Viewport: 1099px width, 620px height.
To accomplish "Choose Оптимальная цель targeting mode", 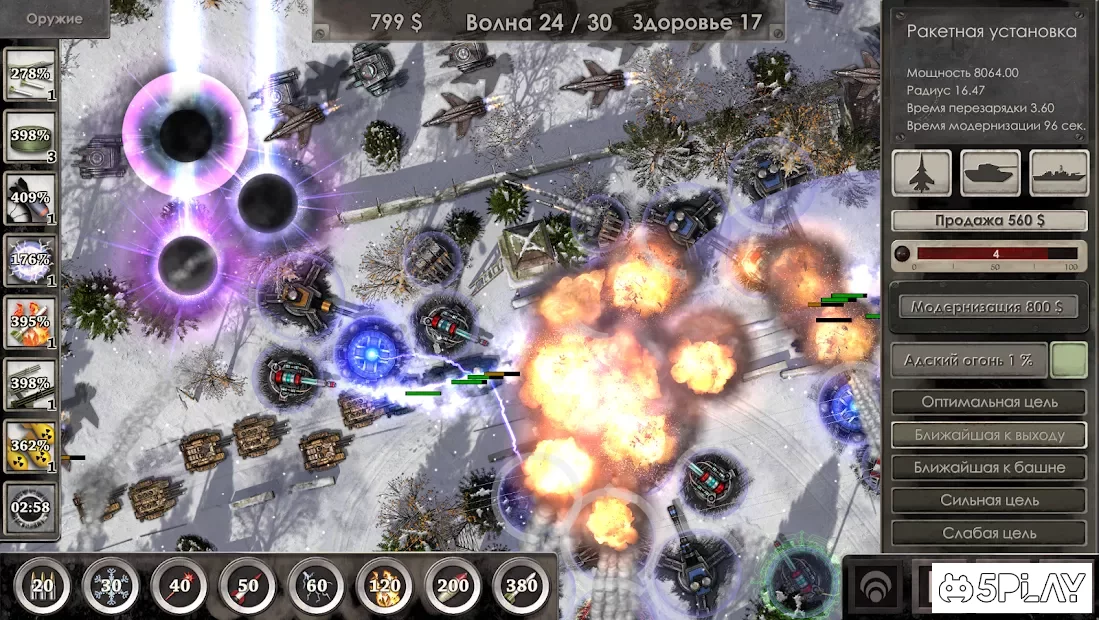I will [989, 402].
